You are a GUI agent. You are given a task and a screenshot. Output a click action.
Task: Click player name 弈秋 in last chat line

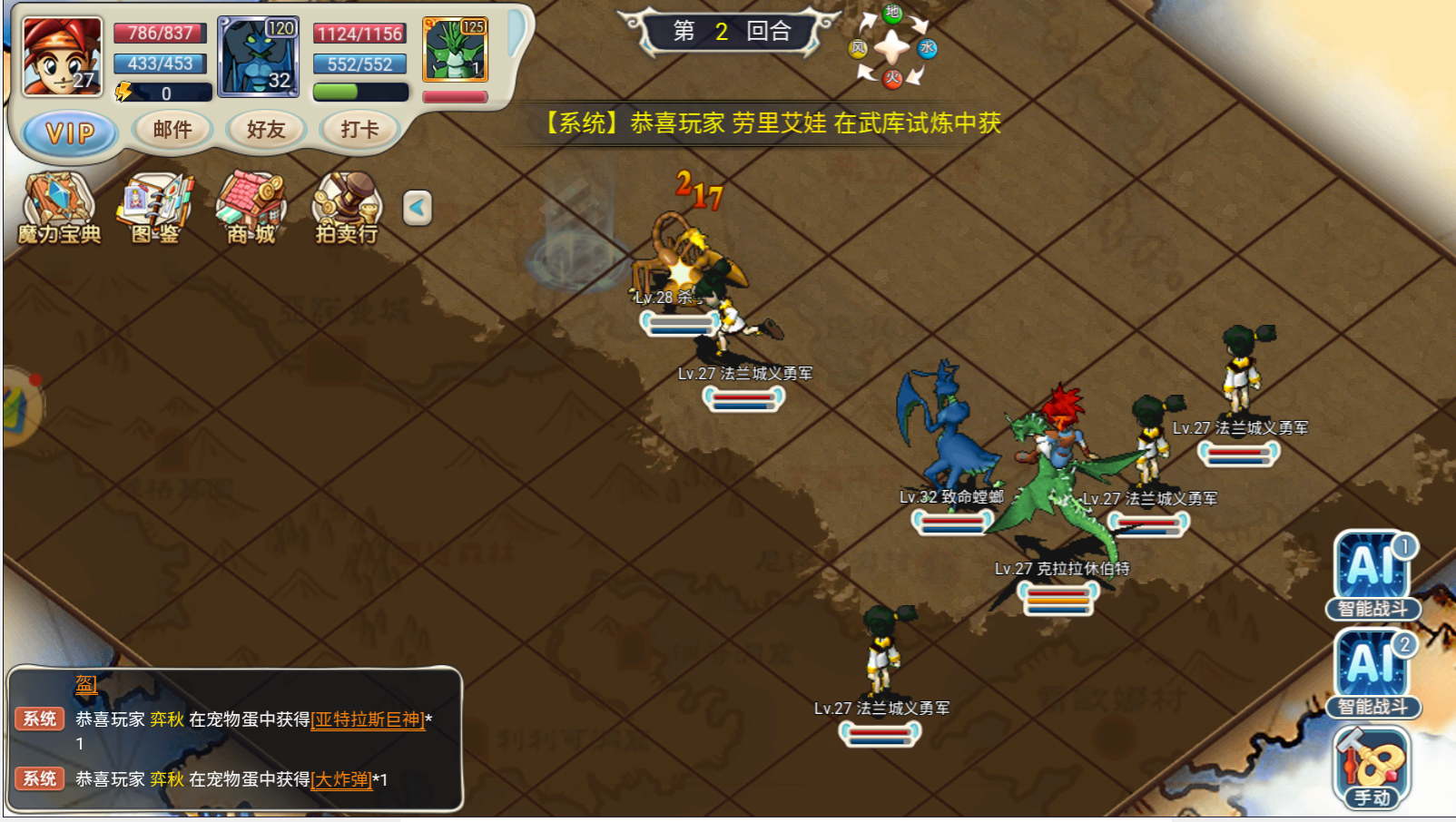(x=167, y=779)
